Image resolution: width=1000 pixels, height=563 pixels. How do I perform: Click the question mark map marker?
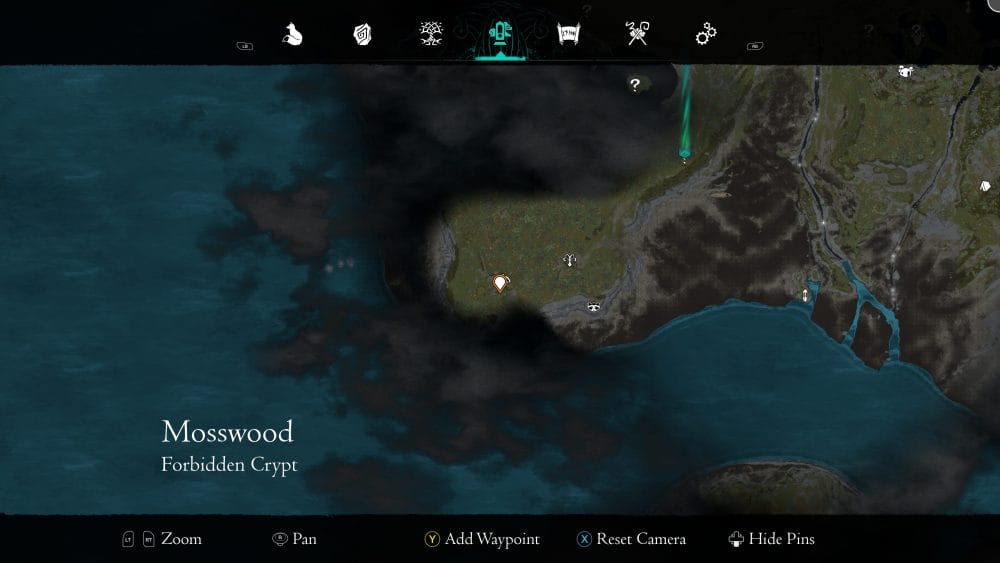tap(634, 85)
